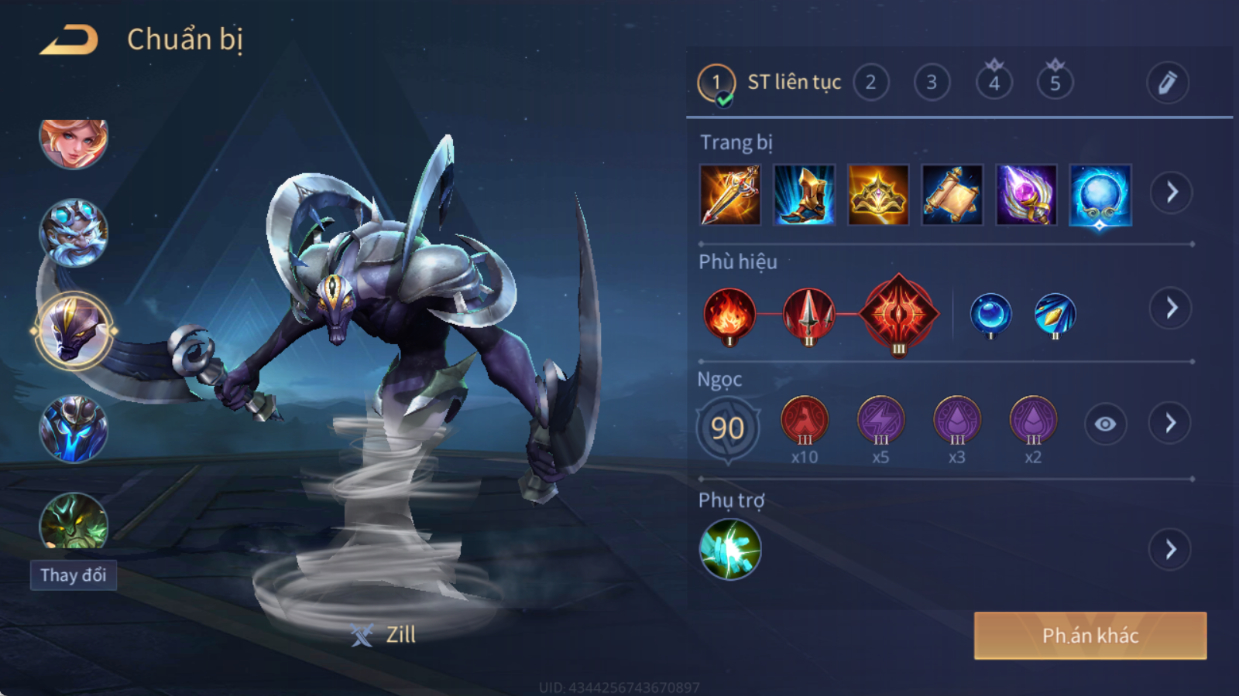Click the Thay đổi change button
This screenshot has height=696, width=1239.
click(73, 575)
